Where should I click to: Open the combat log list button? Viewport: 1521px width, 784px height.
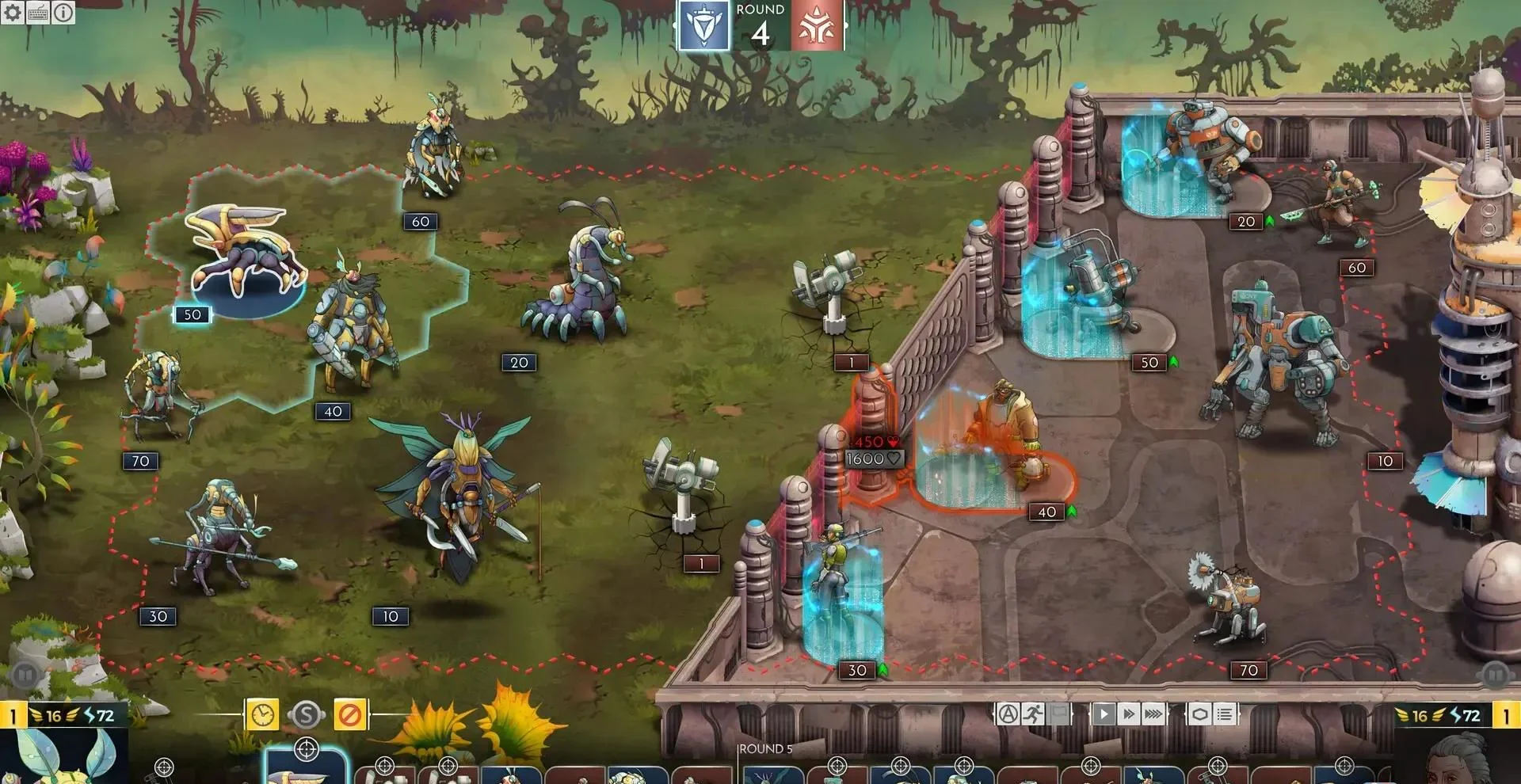point(1225,714)
